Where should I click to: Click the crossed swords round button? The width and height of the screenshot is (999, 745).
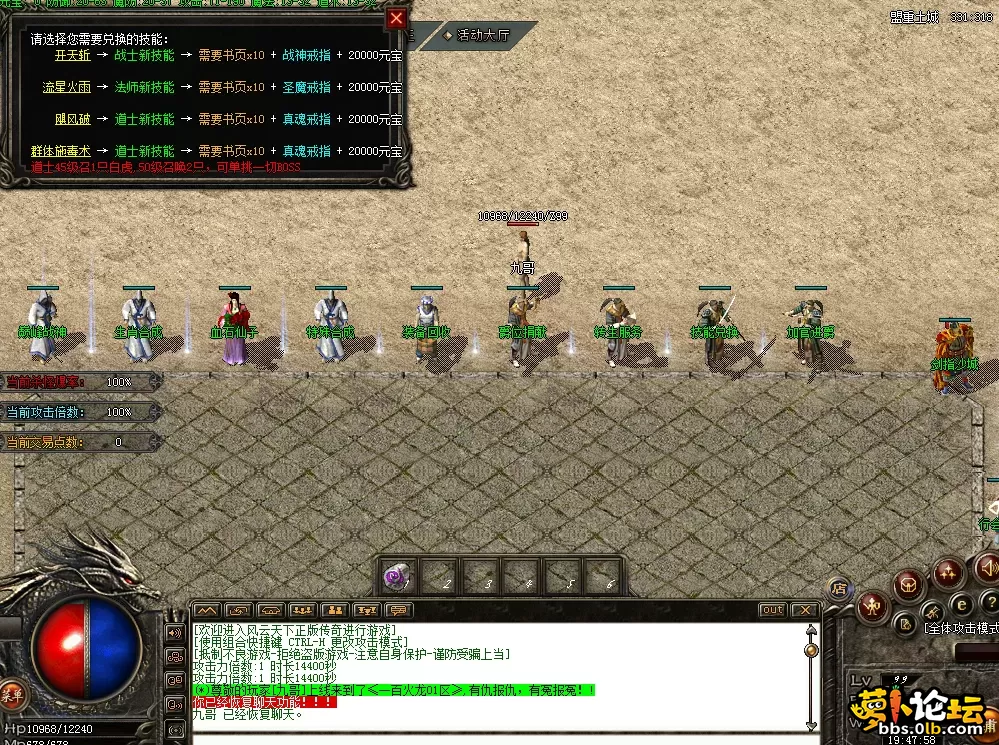pyautogui.click(x=932, y=610)
